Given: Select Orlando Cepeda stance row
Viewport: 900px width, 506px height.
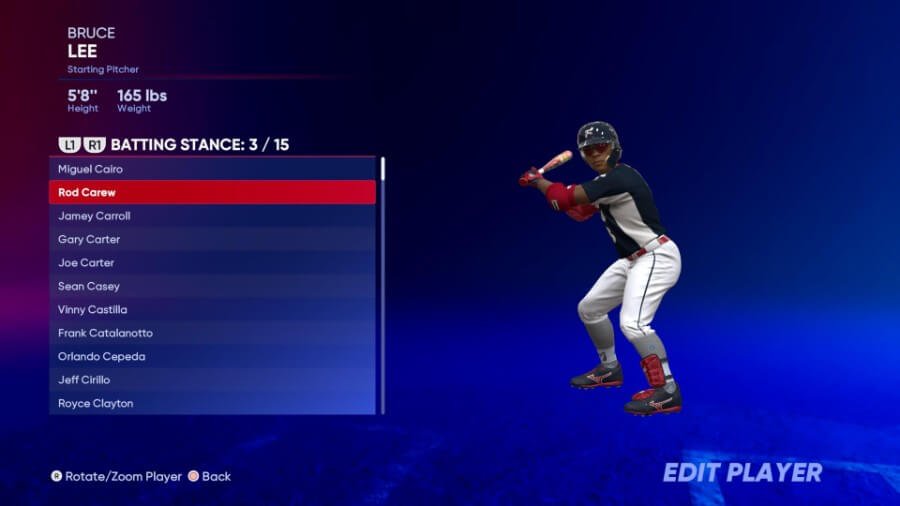Looking at the screenshot, I should click(212, 357).
